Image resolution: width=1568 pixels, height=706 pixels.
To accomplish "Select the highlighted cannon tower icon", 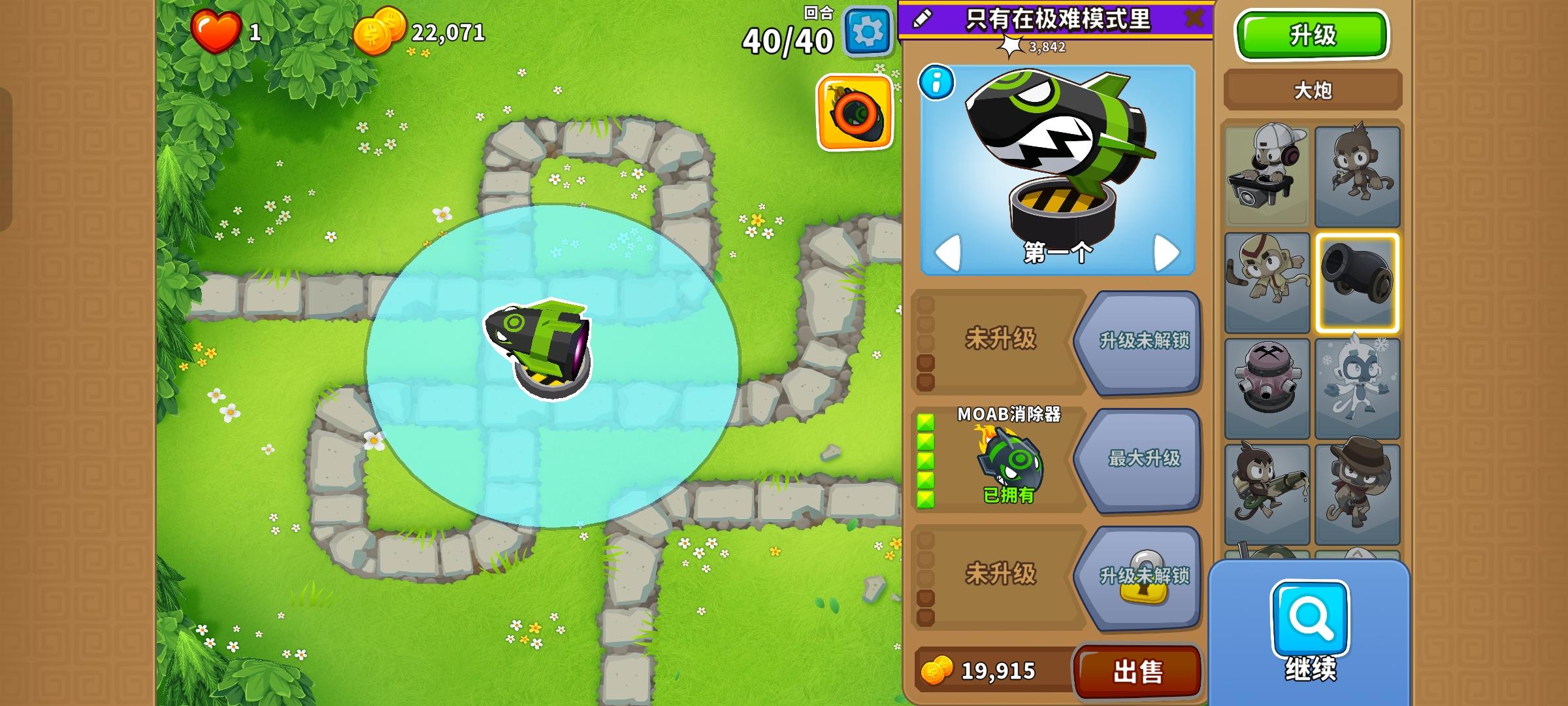I will [1358, 281].
